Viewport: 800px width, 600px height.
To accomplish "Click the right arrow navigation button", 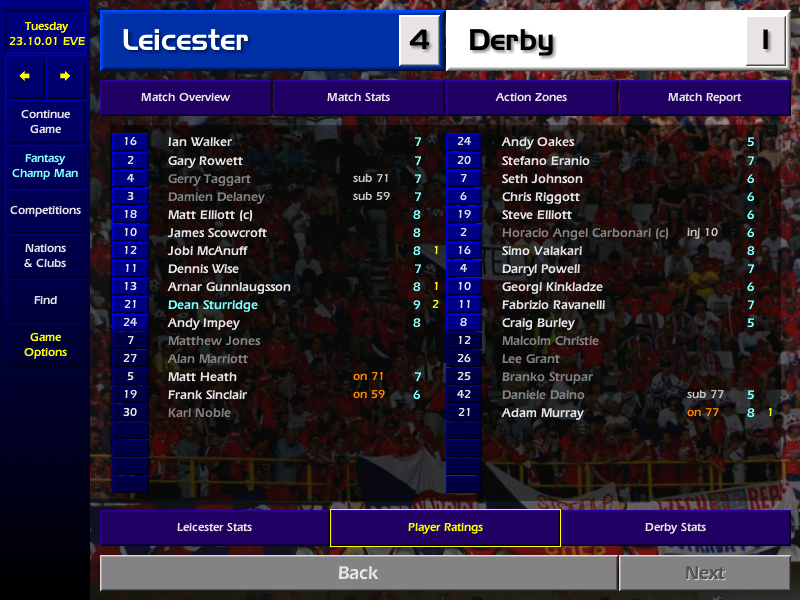I will click(65, 76).
